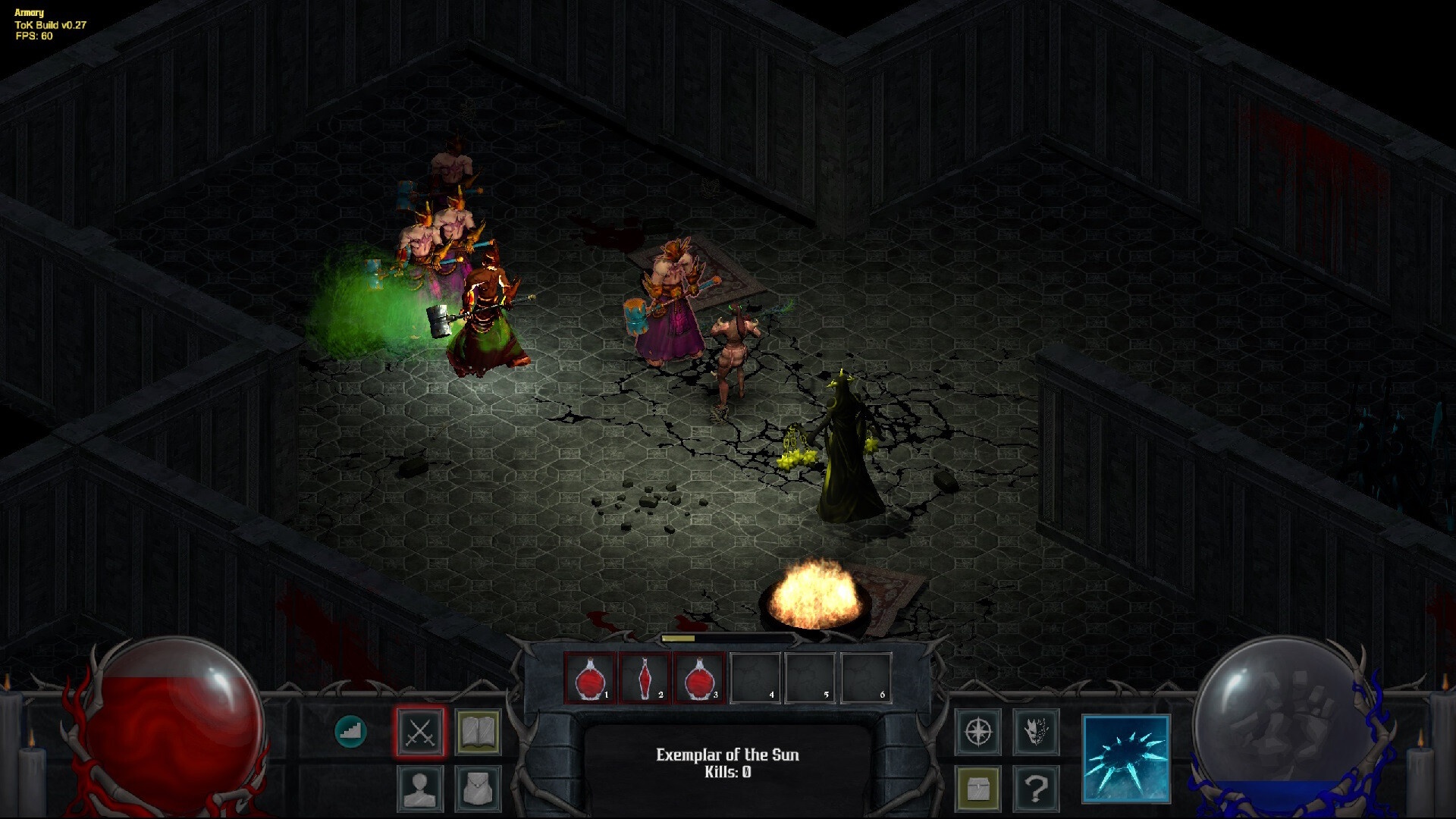
Task: Click the disintegrating demon mask button
Action: 1036,733
